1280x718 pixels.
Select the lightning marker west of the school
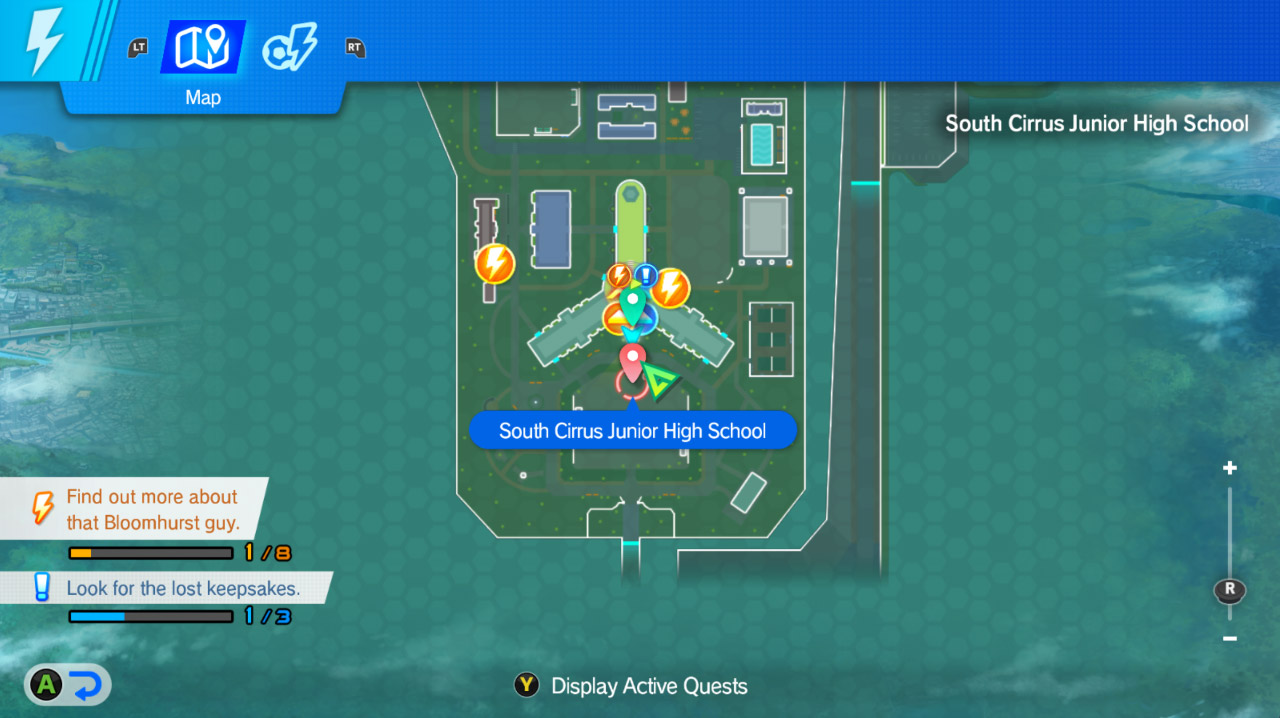click(x=494, y=264)
